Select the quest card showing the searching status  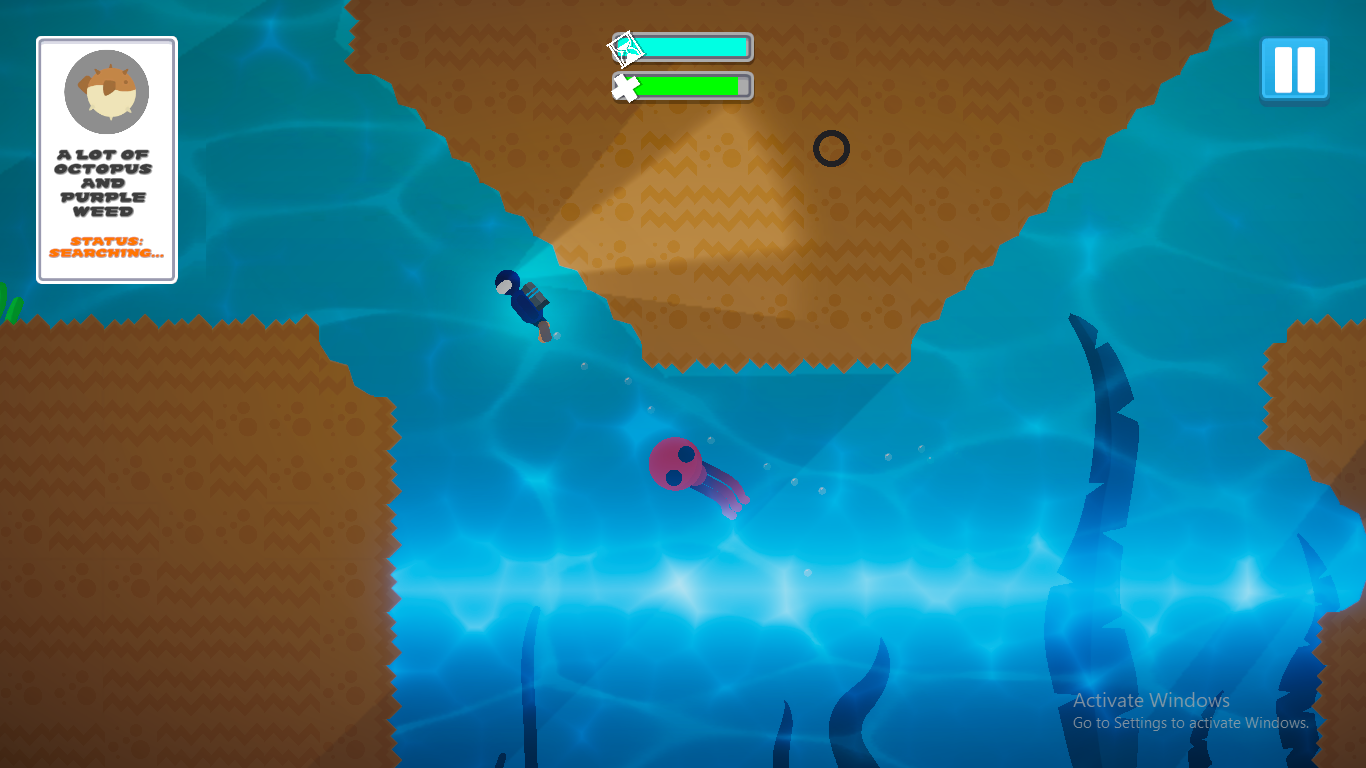pos(105,160)
